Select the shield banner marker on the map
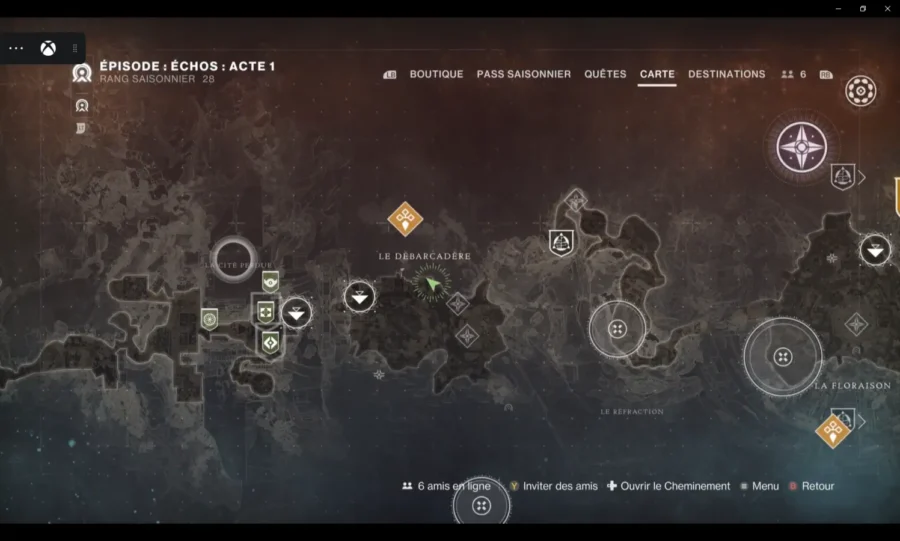The image size is (900, 541). (561, 242)
